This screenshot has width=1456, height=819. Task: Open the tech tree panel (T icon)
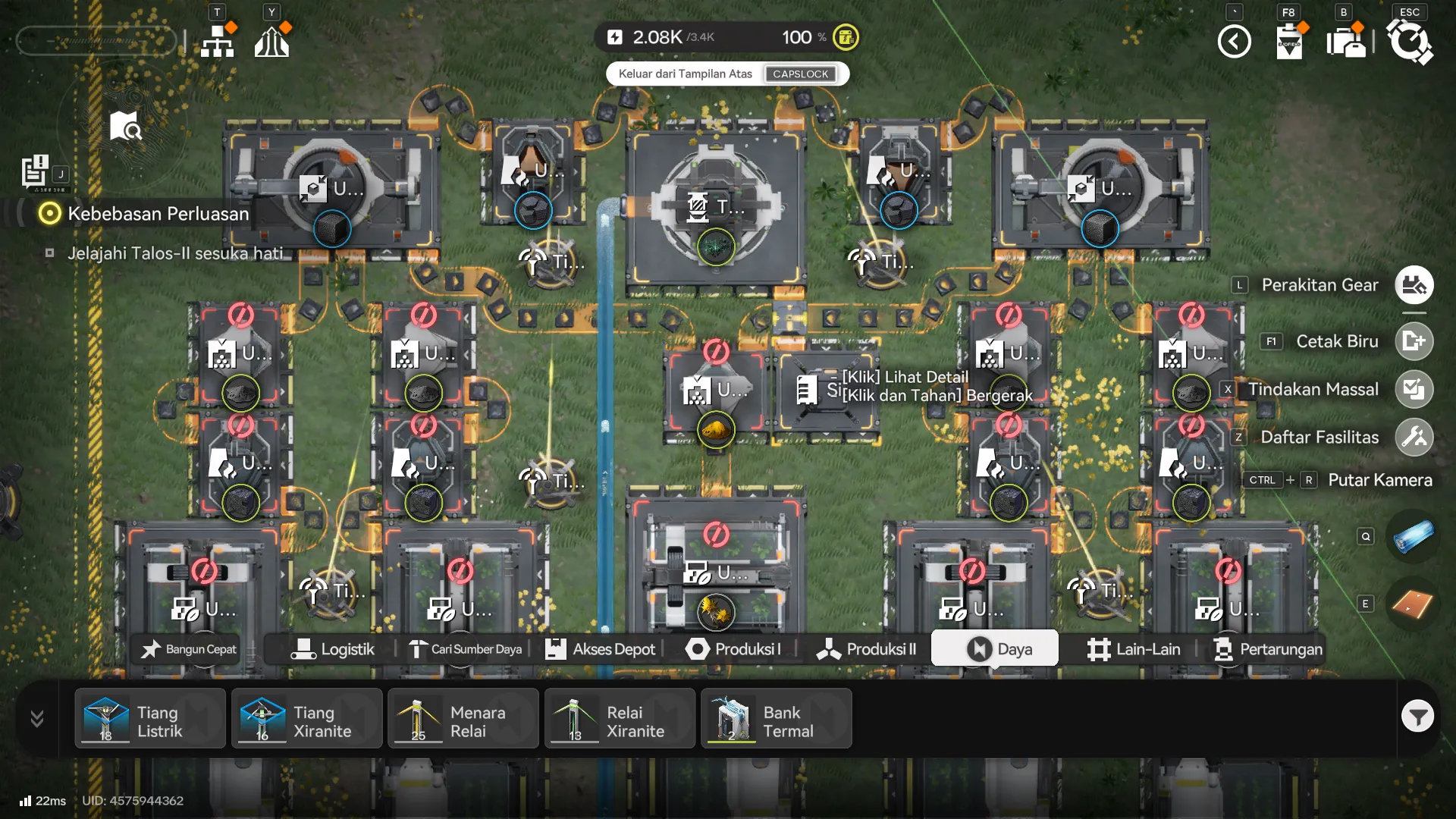point(218,39)
